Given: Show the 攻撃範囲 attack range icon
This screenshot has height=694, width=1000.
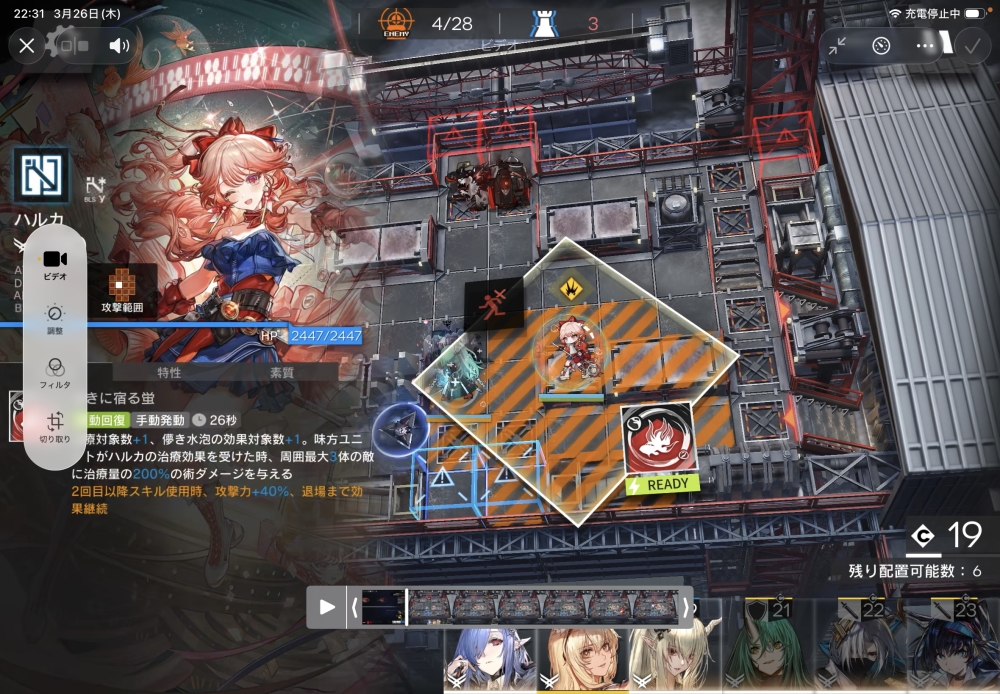Looking at the screenshot, I should coord(121,290).
